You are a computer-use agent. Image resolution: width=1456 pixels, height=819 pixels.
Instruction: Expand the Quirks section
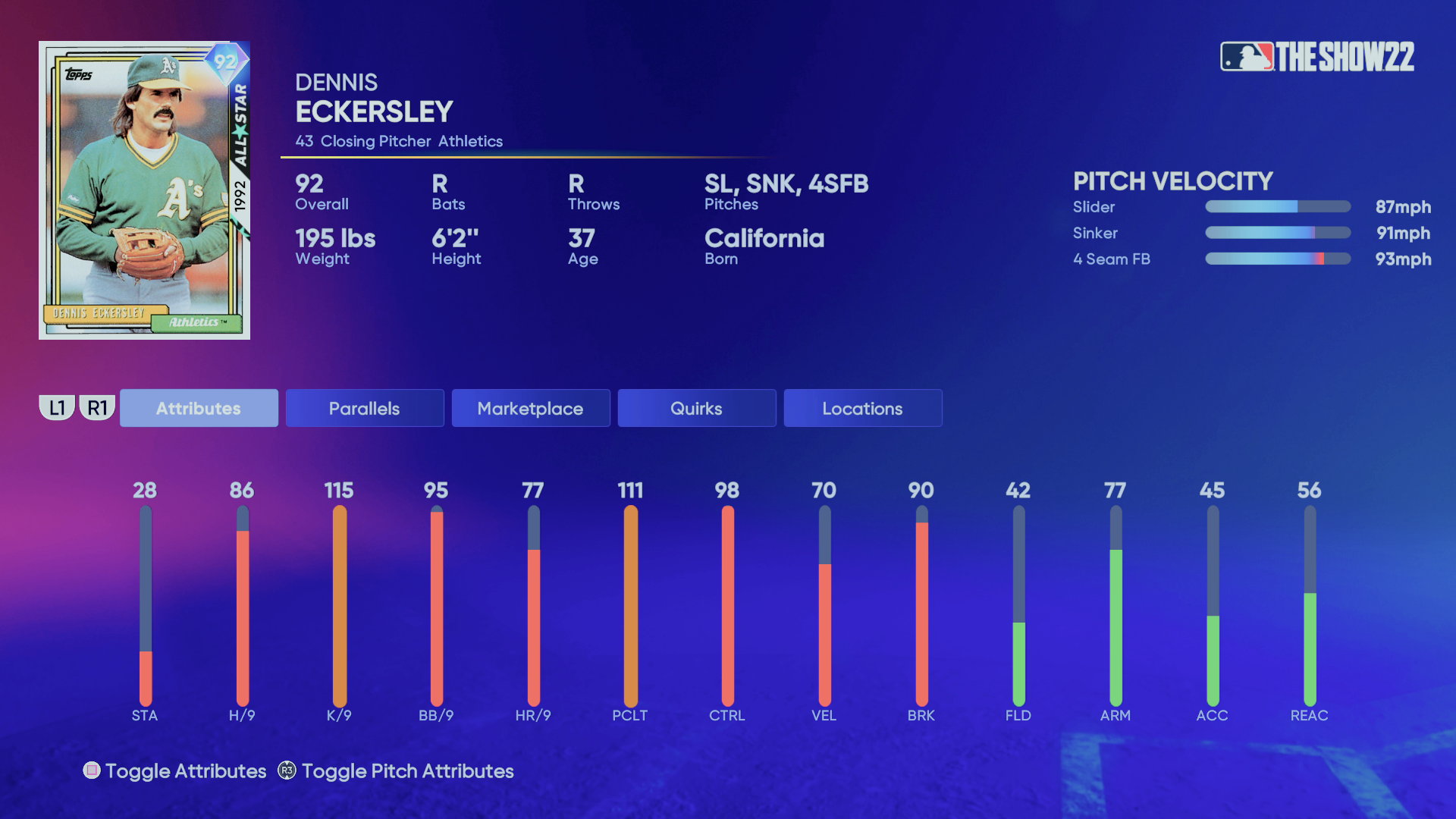pyautogui.click(x=696, y=408)
